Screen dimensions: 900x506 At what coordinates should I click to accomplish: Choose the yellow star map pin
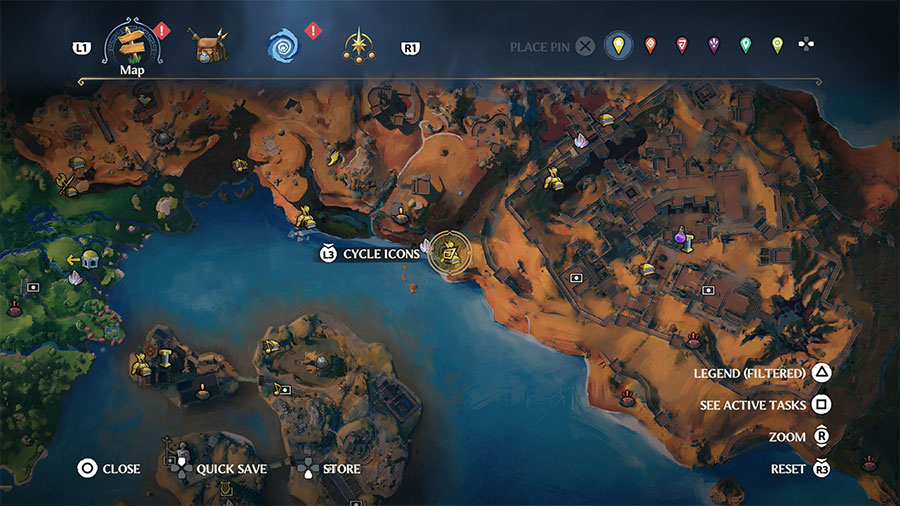(619, 46)
